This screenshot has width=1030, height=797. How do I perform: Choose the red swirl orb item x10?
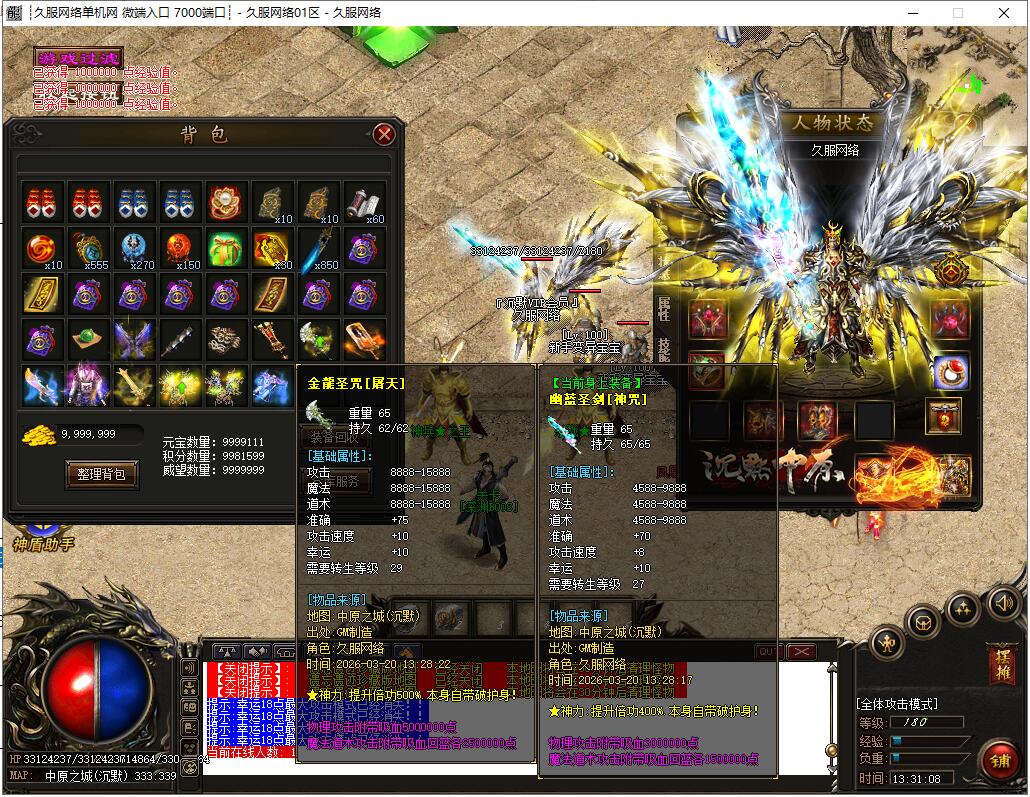41,248
